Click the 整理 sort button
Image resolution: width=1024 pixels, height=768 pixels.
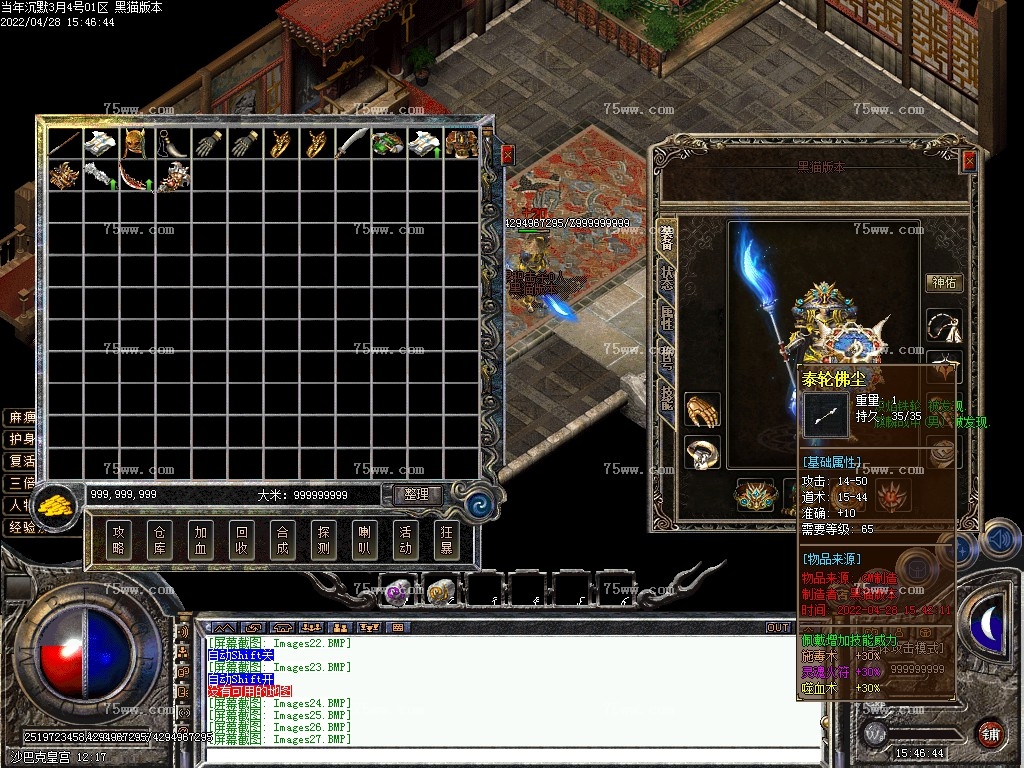[x=416, y=494]
